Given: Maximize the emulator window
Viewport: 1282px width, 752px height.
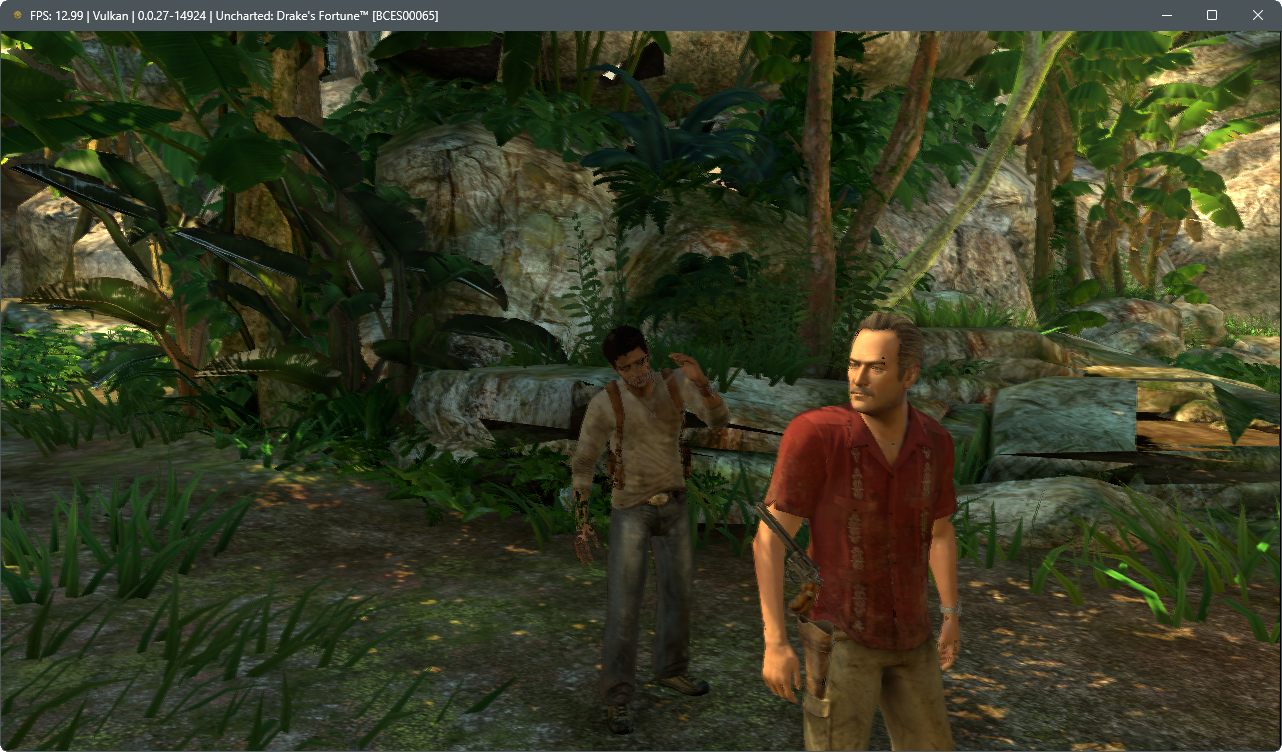Looking at the screenshot, I should (1211, 15).
